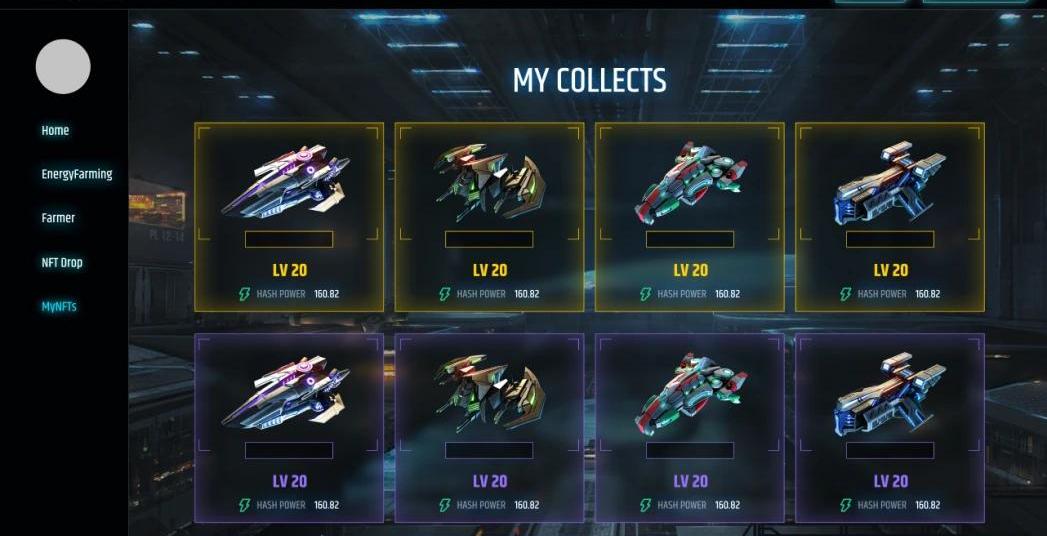Open the EnergyFarming section

[x=76, y=174]
